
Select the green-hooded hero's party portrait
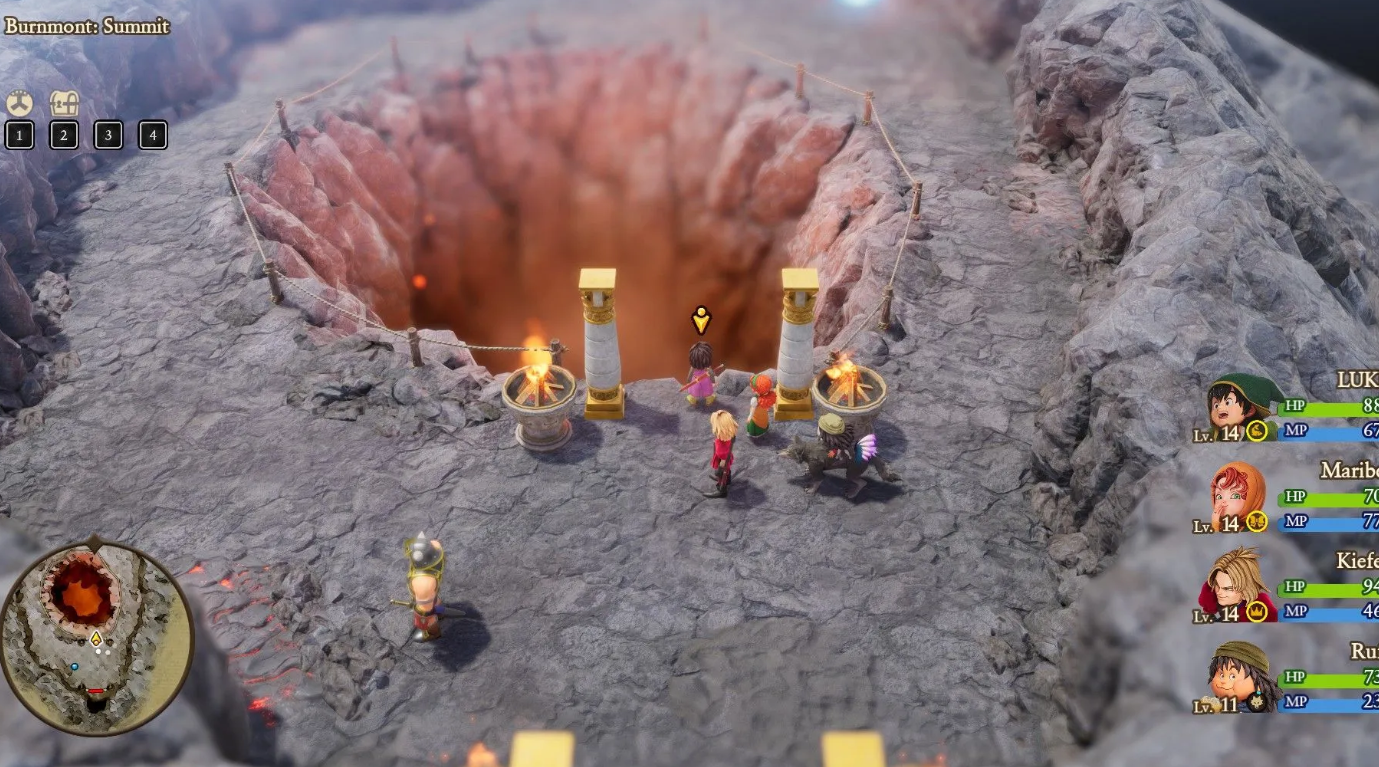1241,404
